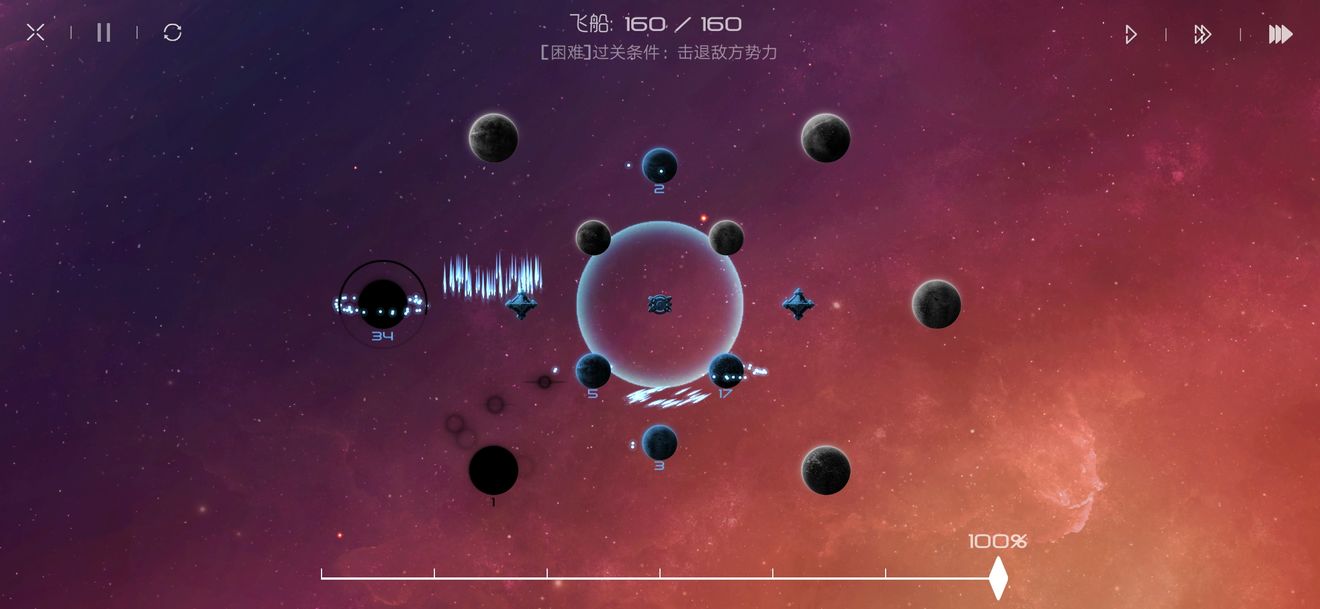Select the blue planet labeled 17
This screenshot has height=609, width=1320.
click(x=726, y=371)
